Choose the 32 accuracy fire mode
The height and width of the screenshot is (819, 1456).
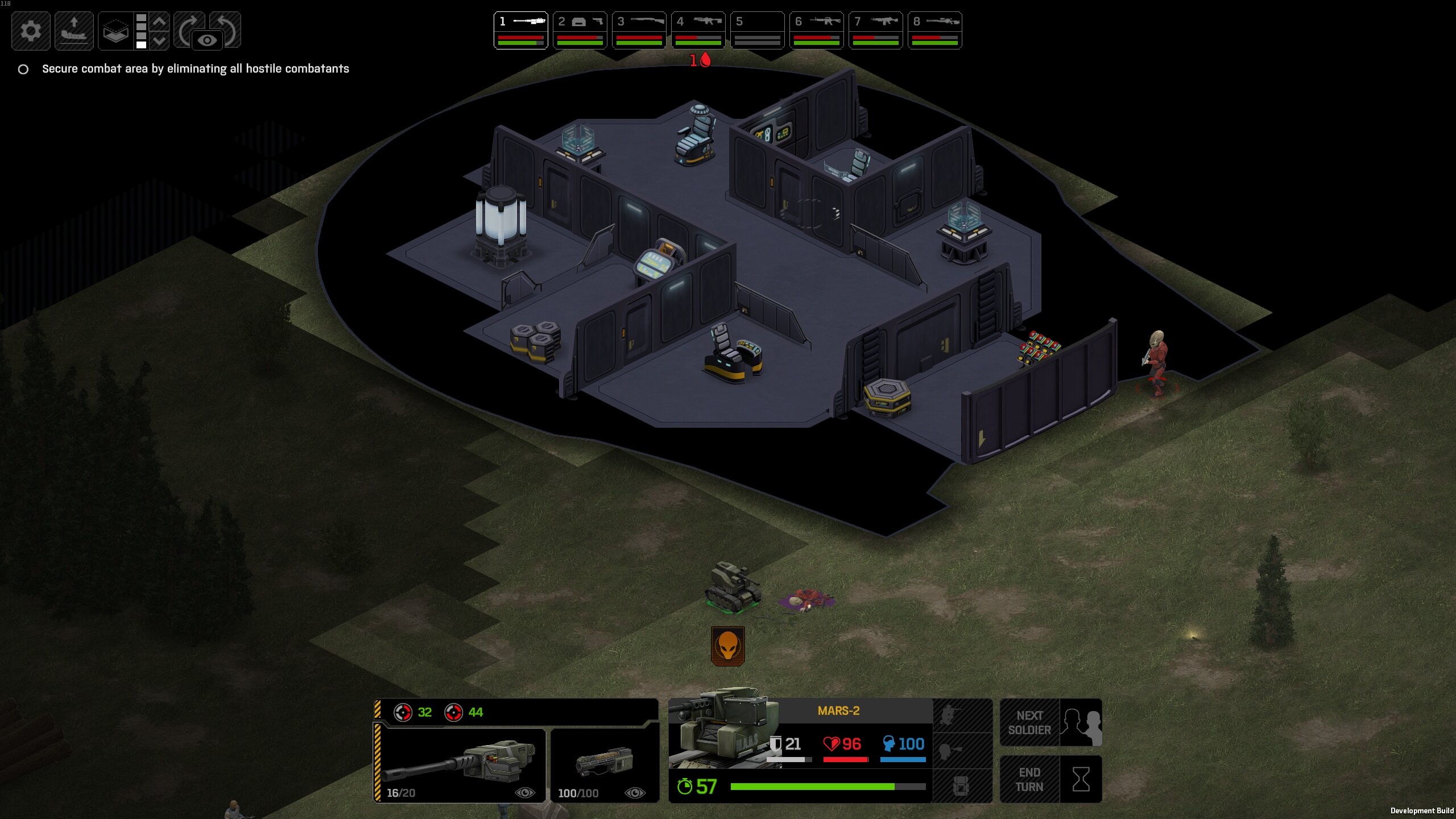coord(413,712)
